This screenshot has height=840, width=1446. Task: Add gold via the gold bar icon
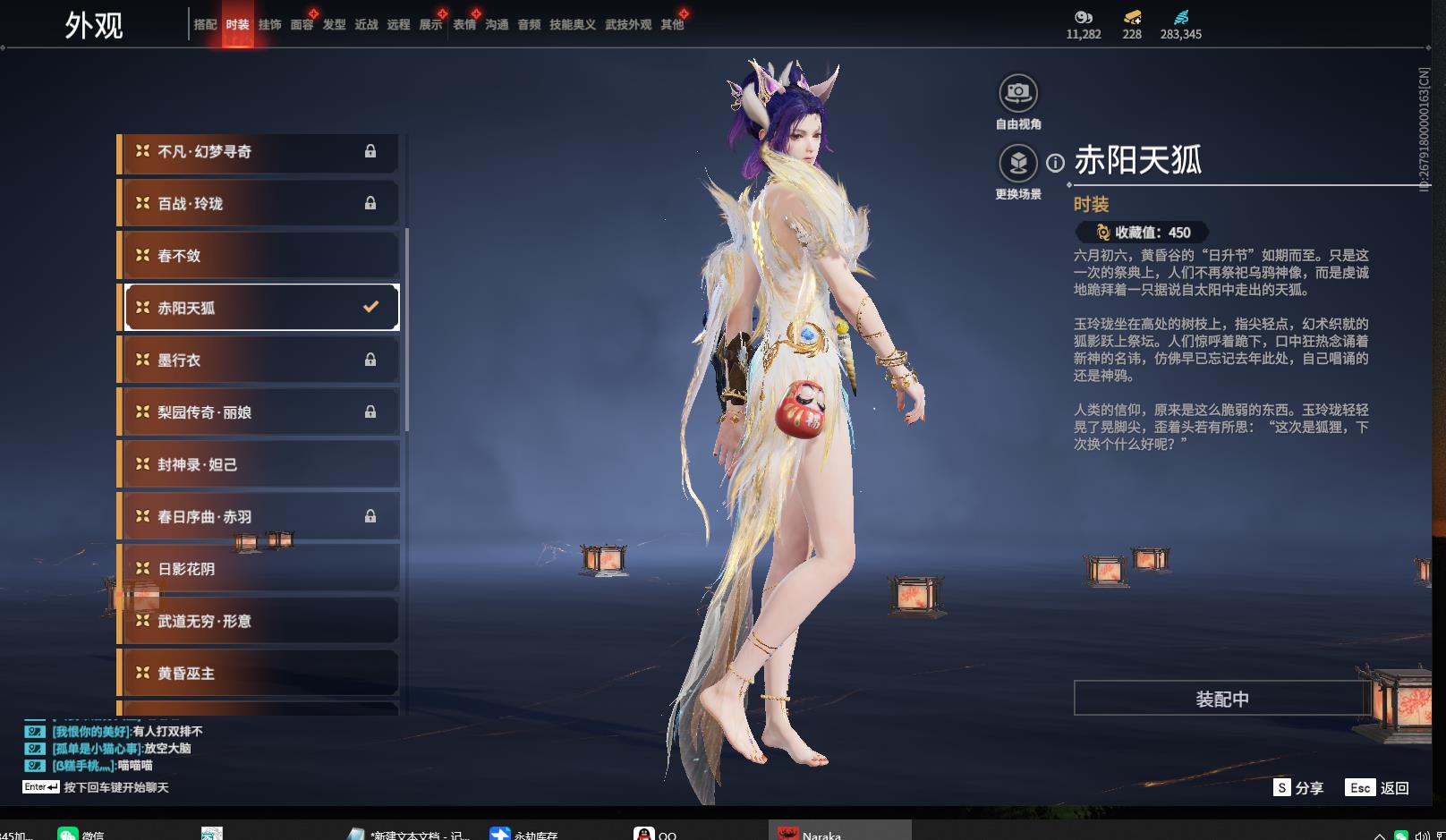pyautogui.click(x=1132, y=17)
